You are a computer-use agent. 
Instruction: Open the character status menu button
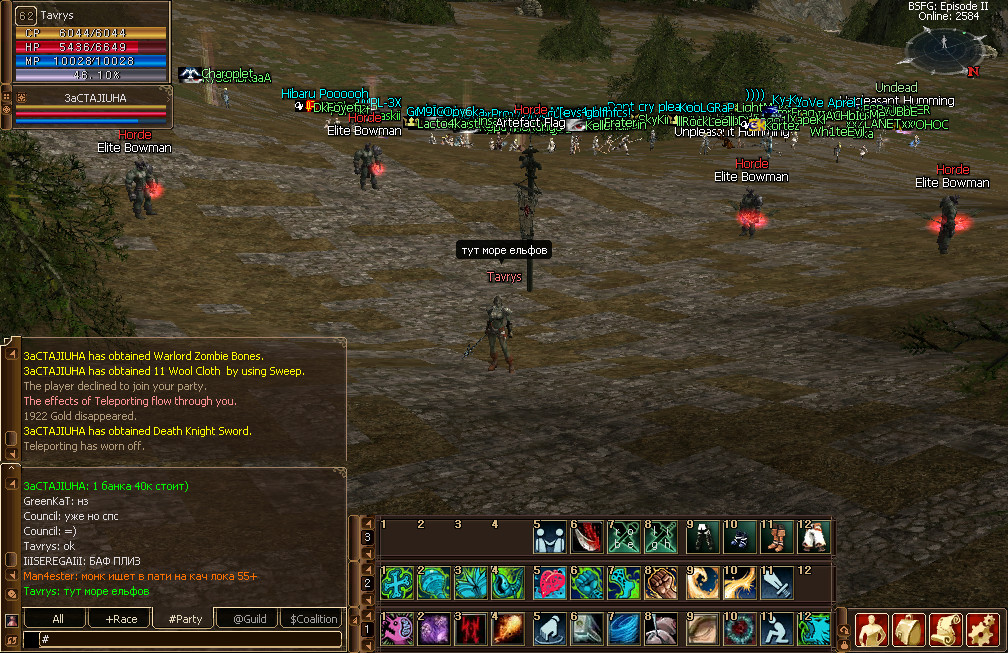coord(872,629)
